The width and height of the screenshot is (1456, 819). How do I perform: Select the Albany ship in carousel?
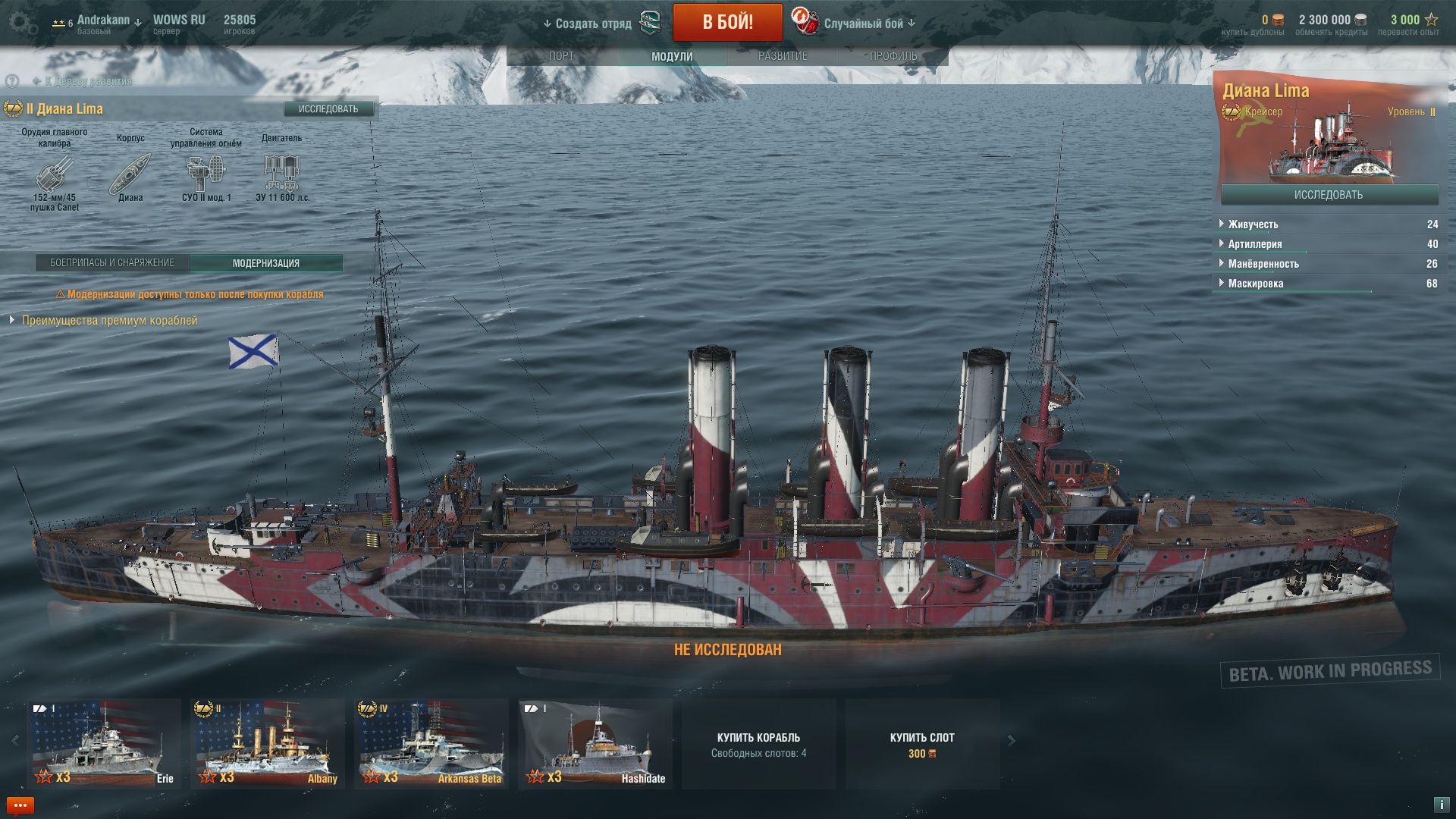(267, 743)
